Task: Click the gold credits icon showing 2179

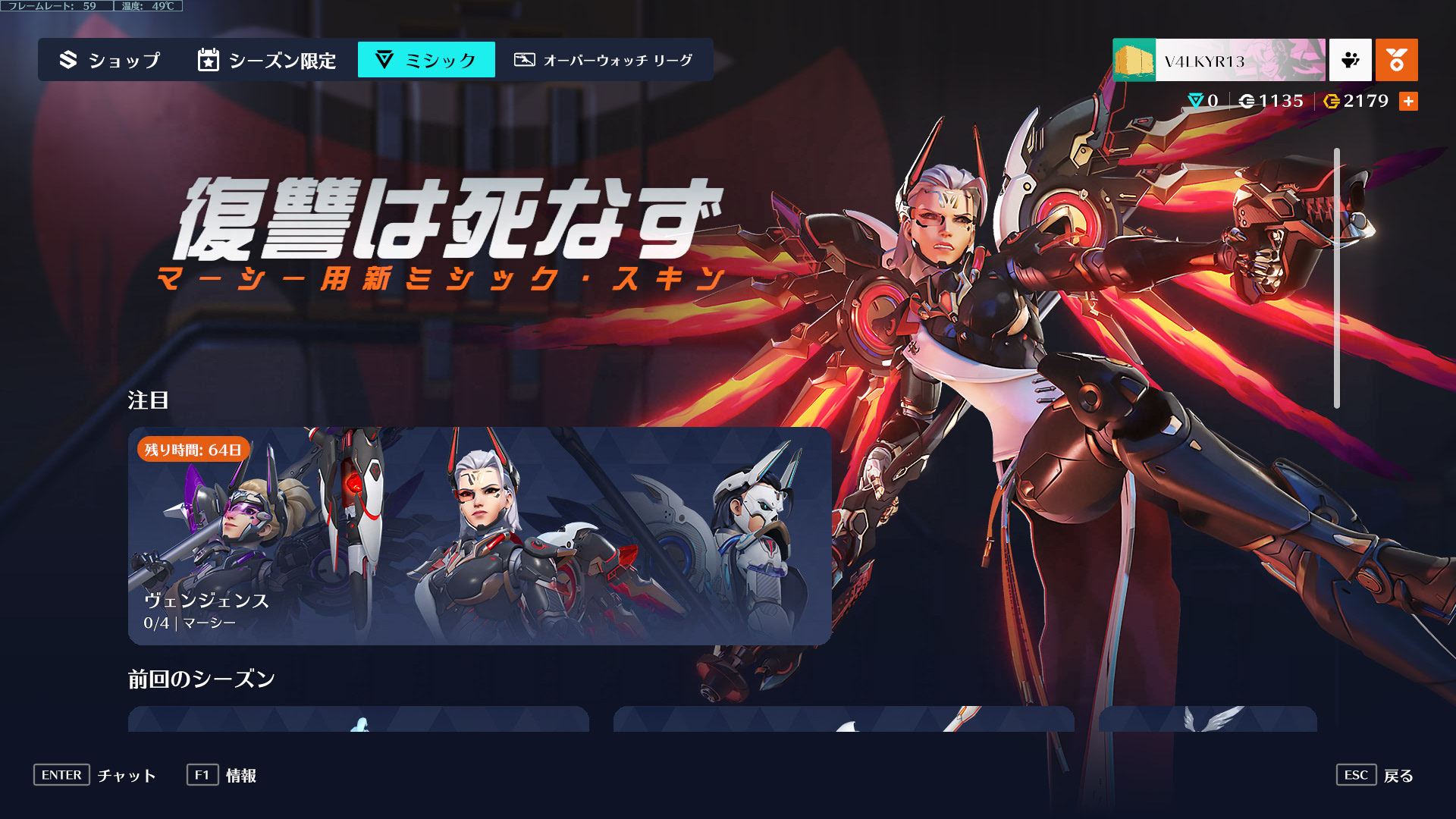Action: point(1332,101)
